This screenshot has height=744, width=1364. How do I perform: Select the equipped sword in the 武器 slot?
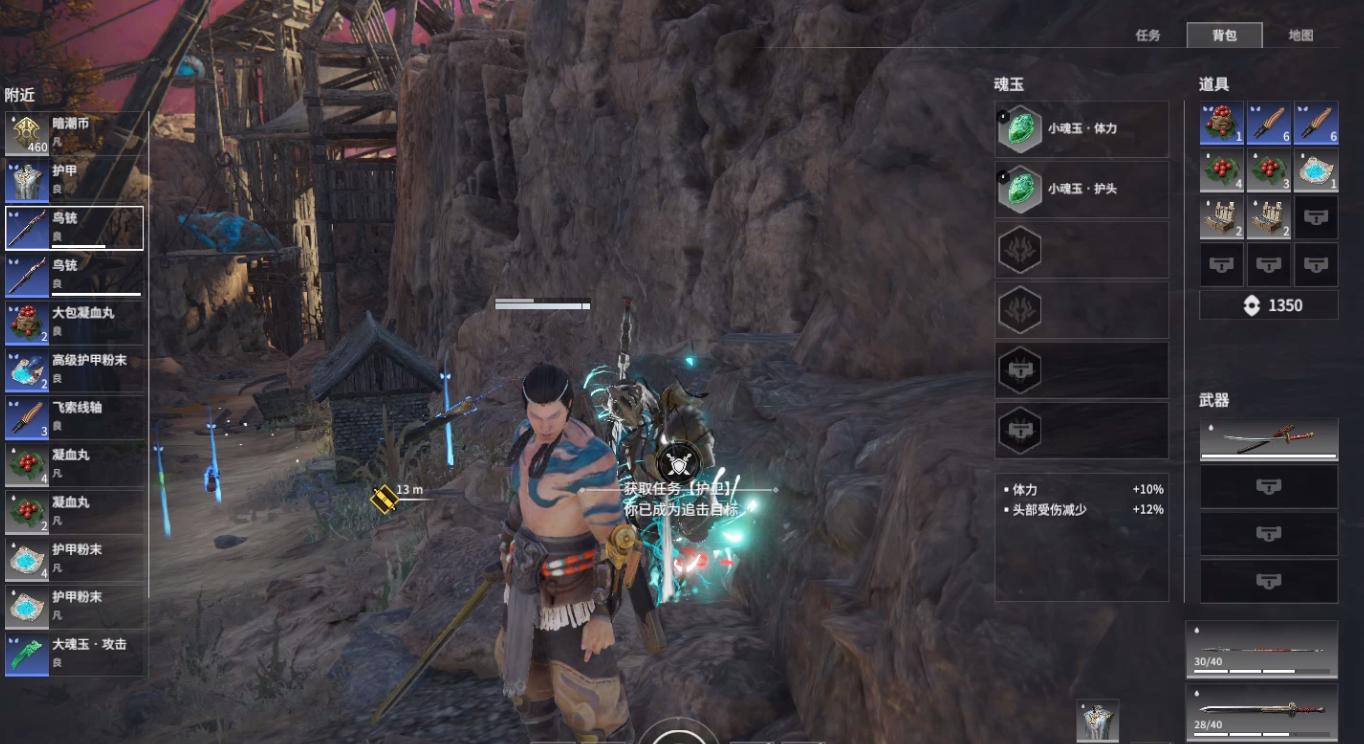click(x=1268, y=440)
